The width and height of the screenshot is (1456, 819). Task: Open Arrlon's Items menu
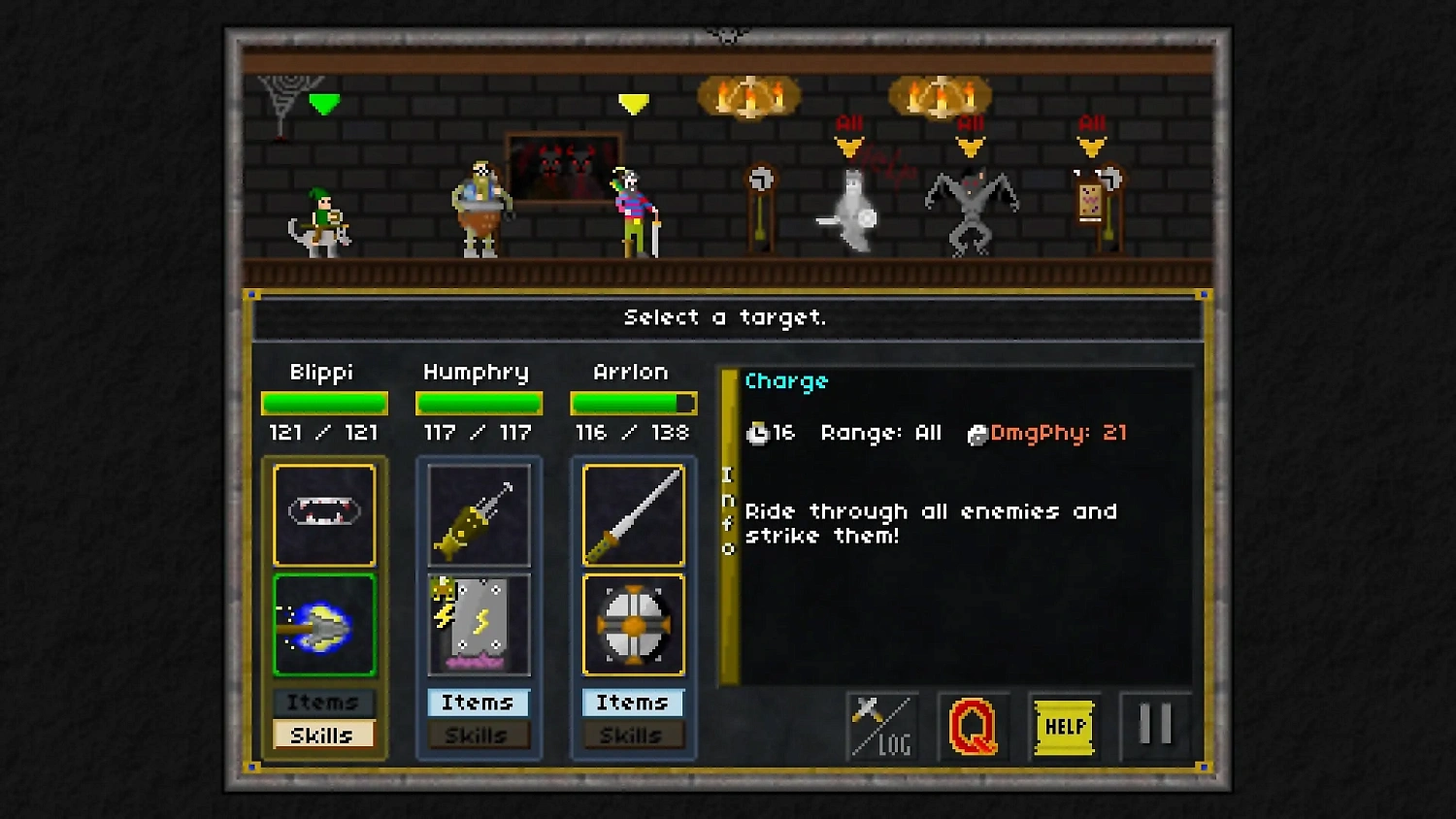point(633,702)
